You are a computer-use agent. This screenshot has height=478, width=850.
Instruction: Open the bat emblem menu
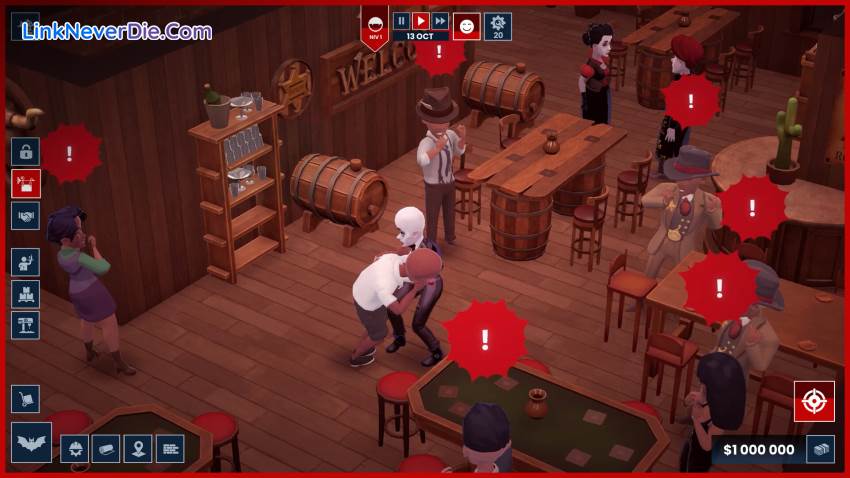[x=31, y=443]
